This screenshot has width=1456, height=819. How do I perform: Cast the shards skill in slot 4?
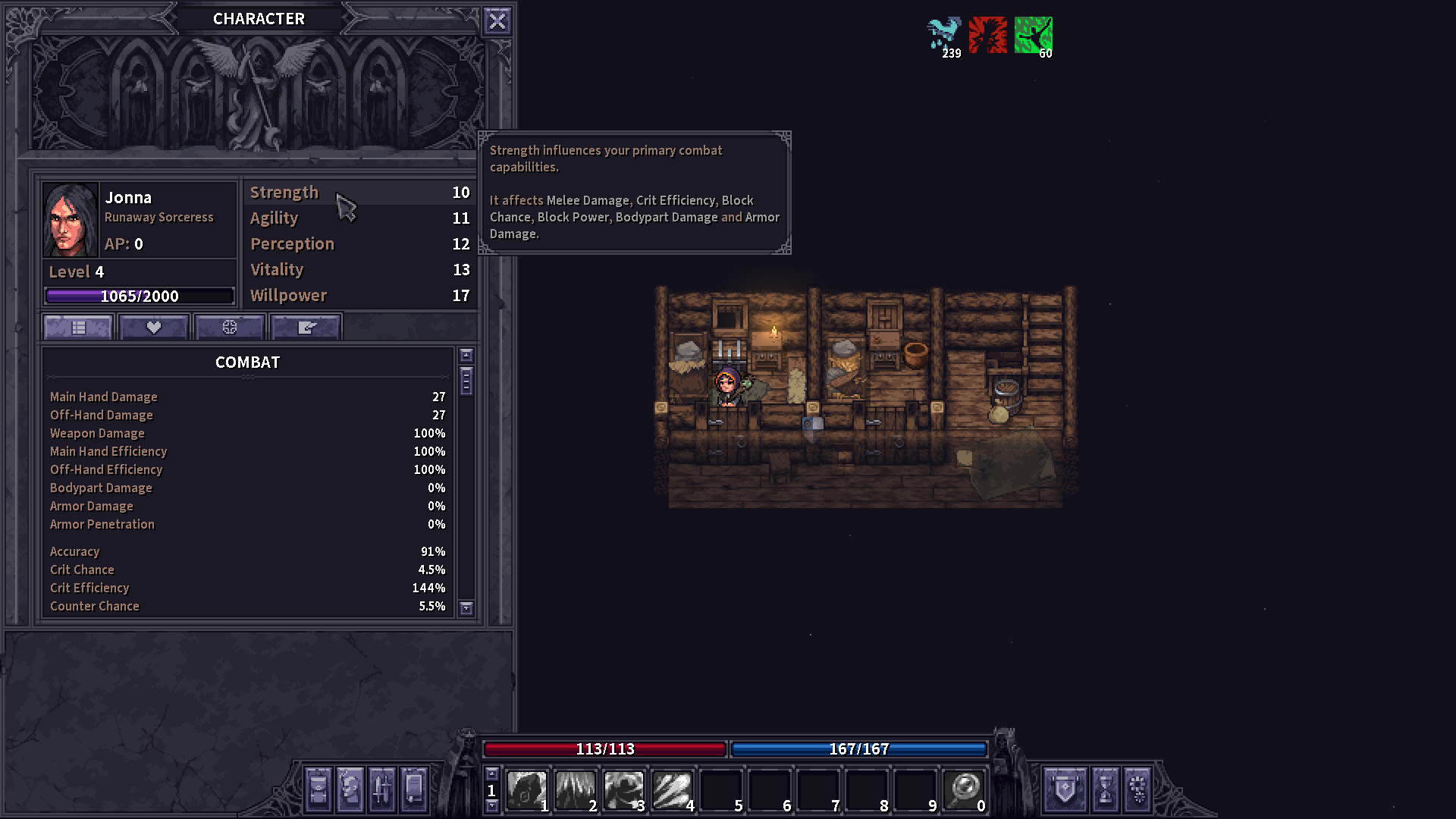(x=672, y=790)
